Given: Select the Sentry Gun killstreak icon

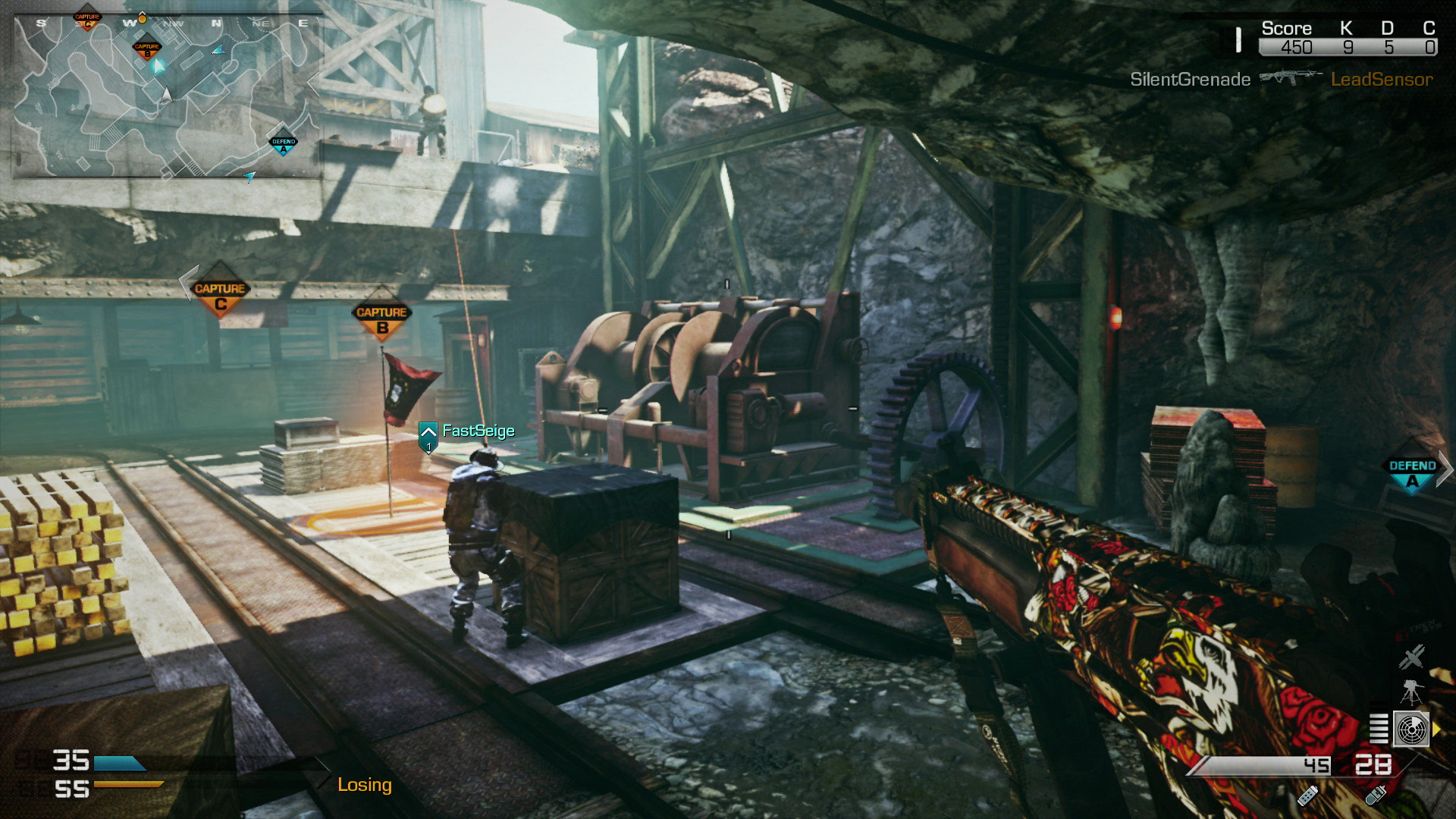Looking at the screenshot, I should point(1411,692).
